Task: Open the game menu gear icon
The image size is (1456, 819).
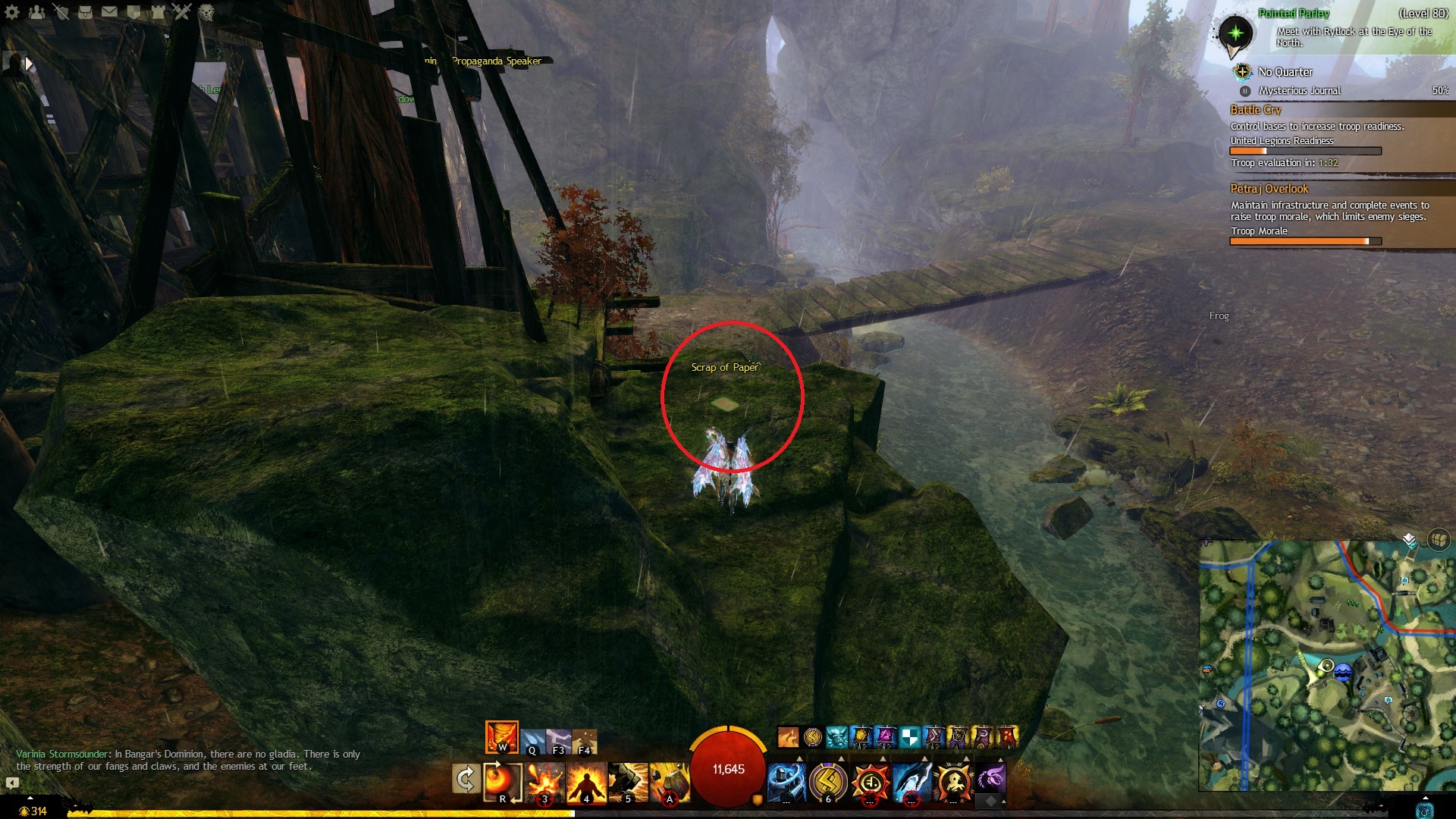Action: [x=12, y=12]
